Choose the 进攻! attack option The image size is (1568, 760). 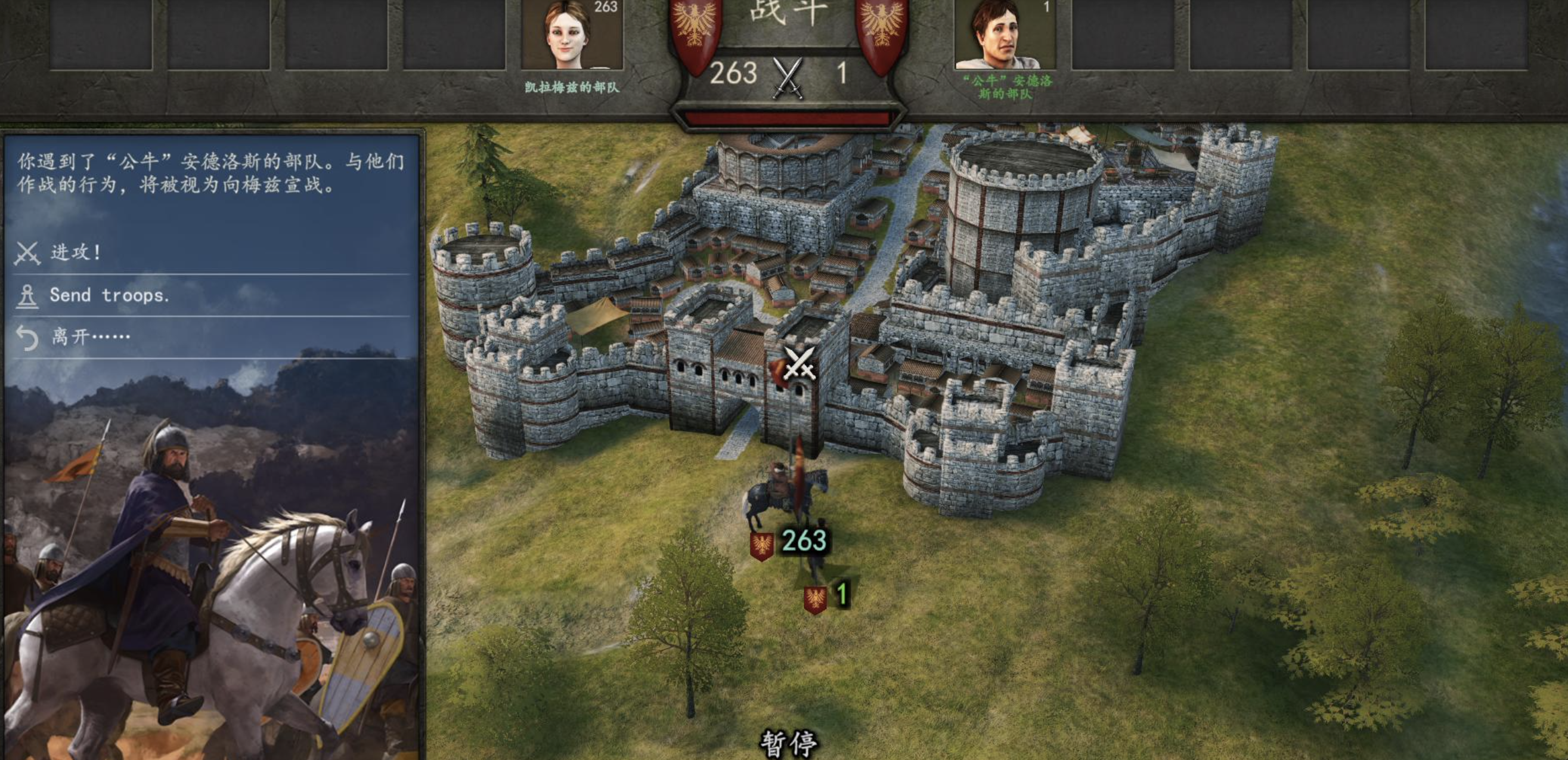[x=76, y=252]
